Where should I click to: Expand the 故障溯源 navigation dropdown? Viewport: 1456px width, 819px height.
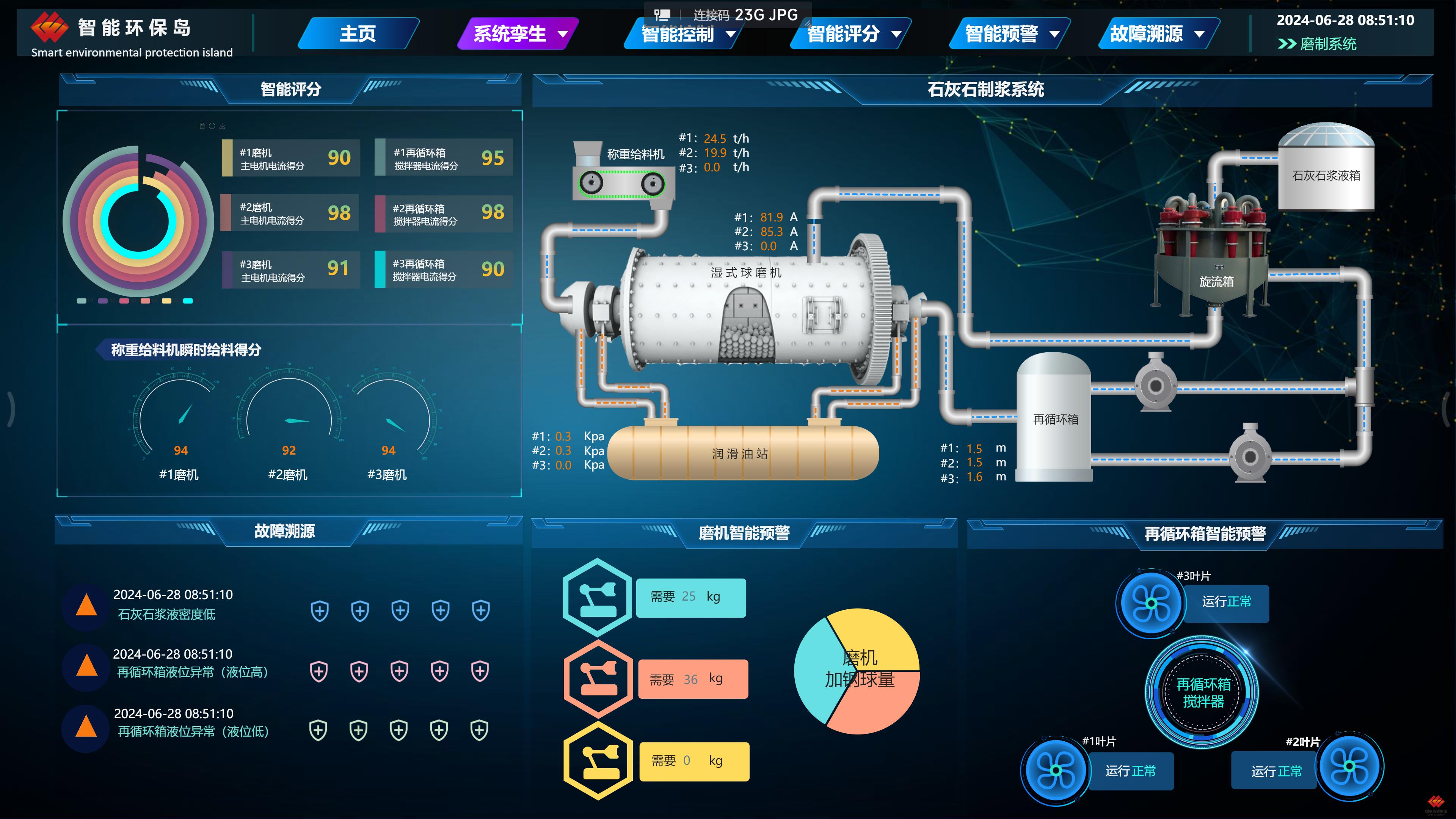1156,34
